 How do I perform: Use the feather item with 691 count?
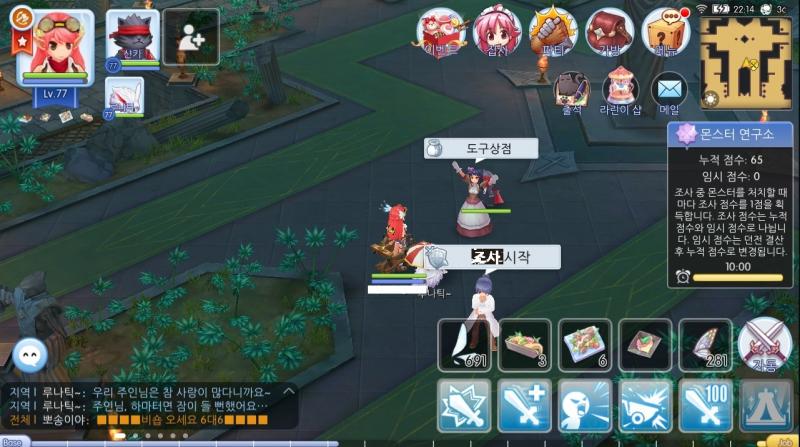pos(464,346)
